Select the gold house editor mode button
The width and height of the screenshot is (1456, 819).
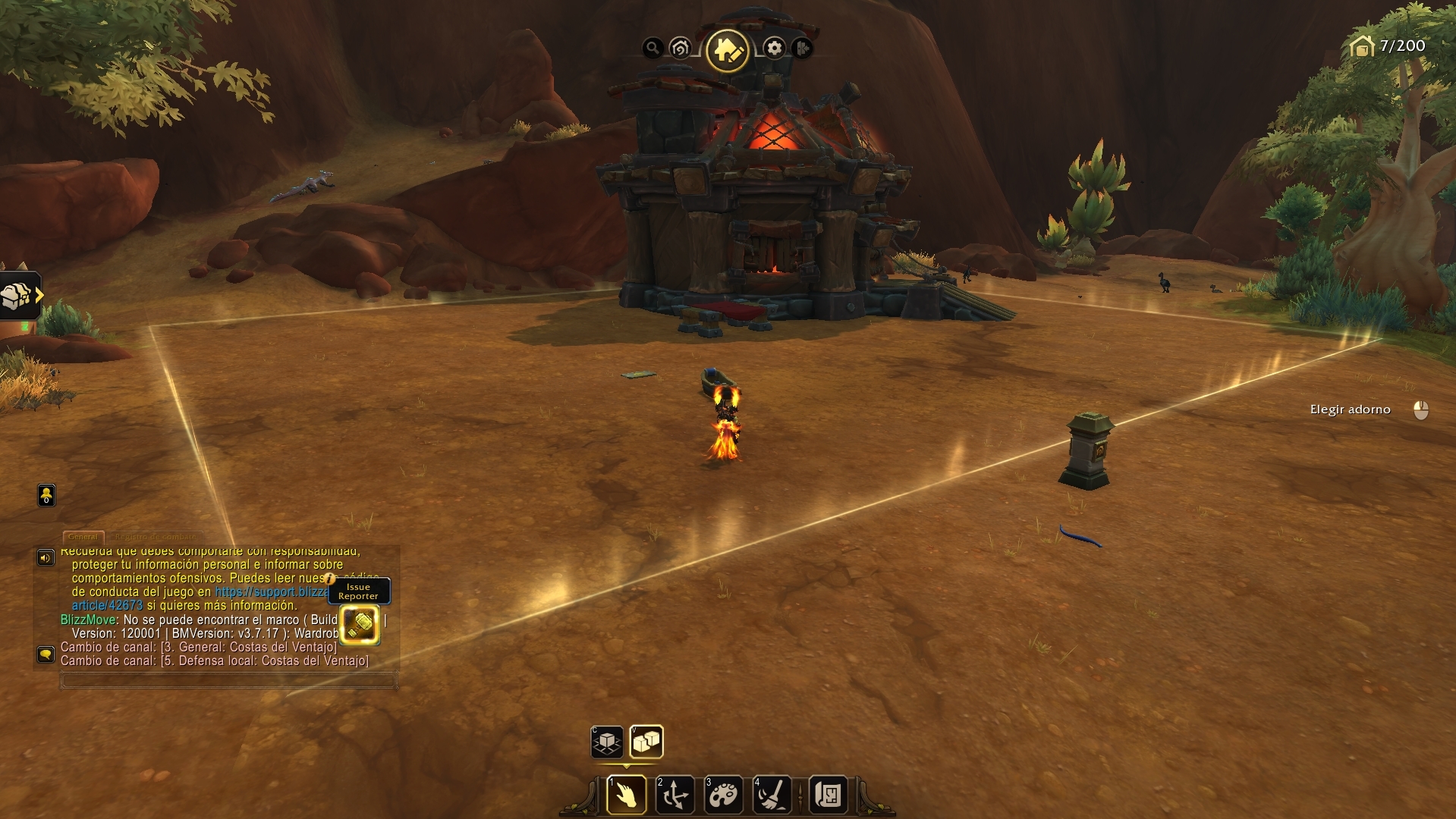tap(727, 50)
